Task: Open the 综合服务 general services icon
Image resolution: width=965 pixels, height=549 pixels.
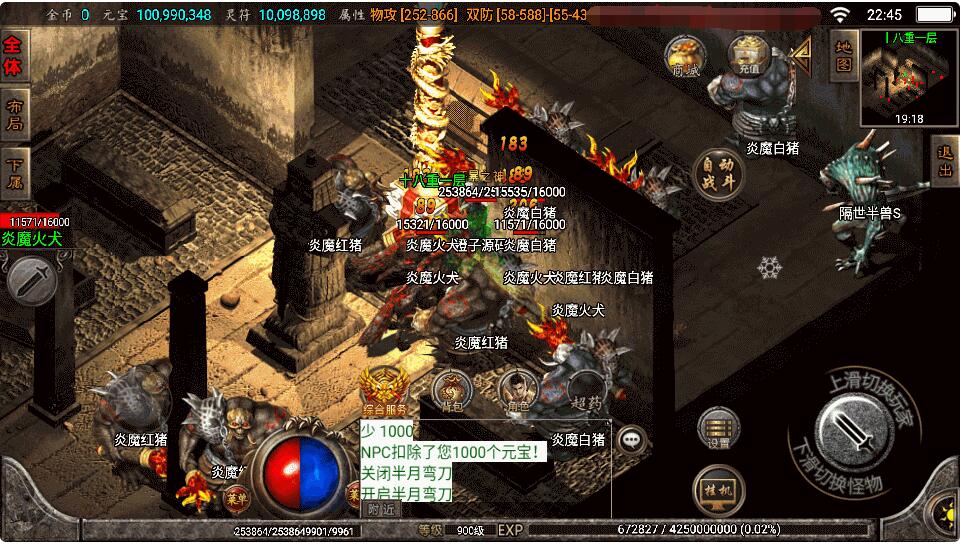Action: (x=384, y=390)
